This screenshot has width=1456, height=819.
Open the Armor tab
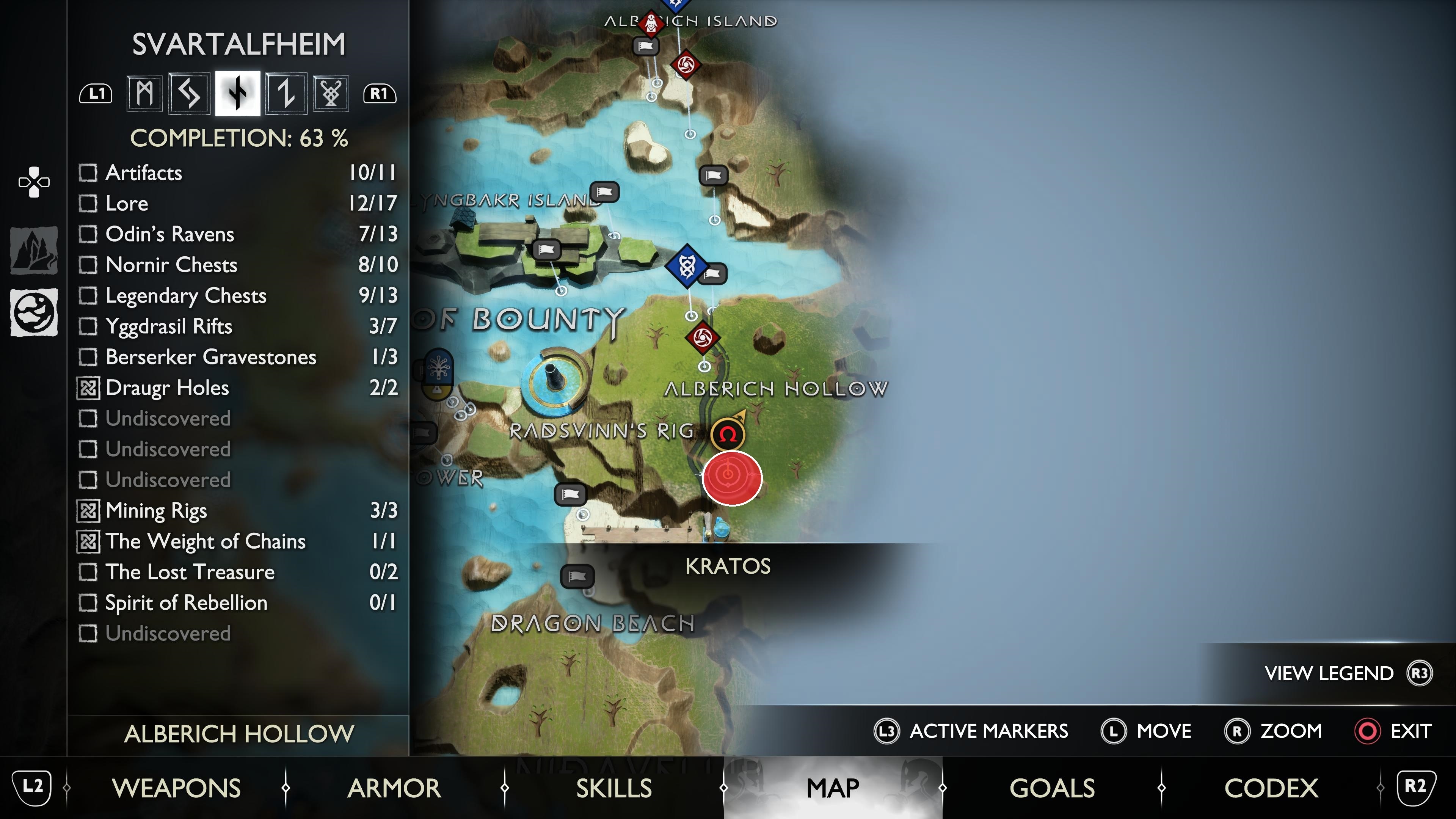coord(394,788)
